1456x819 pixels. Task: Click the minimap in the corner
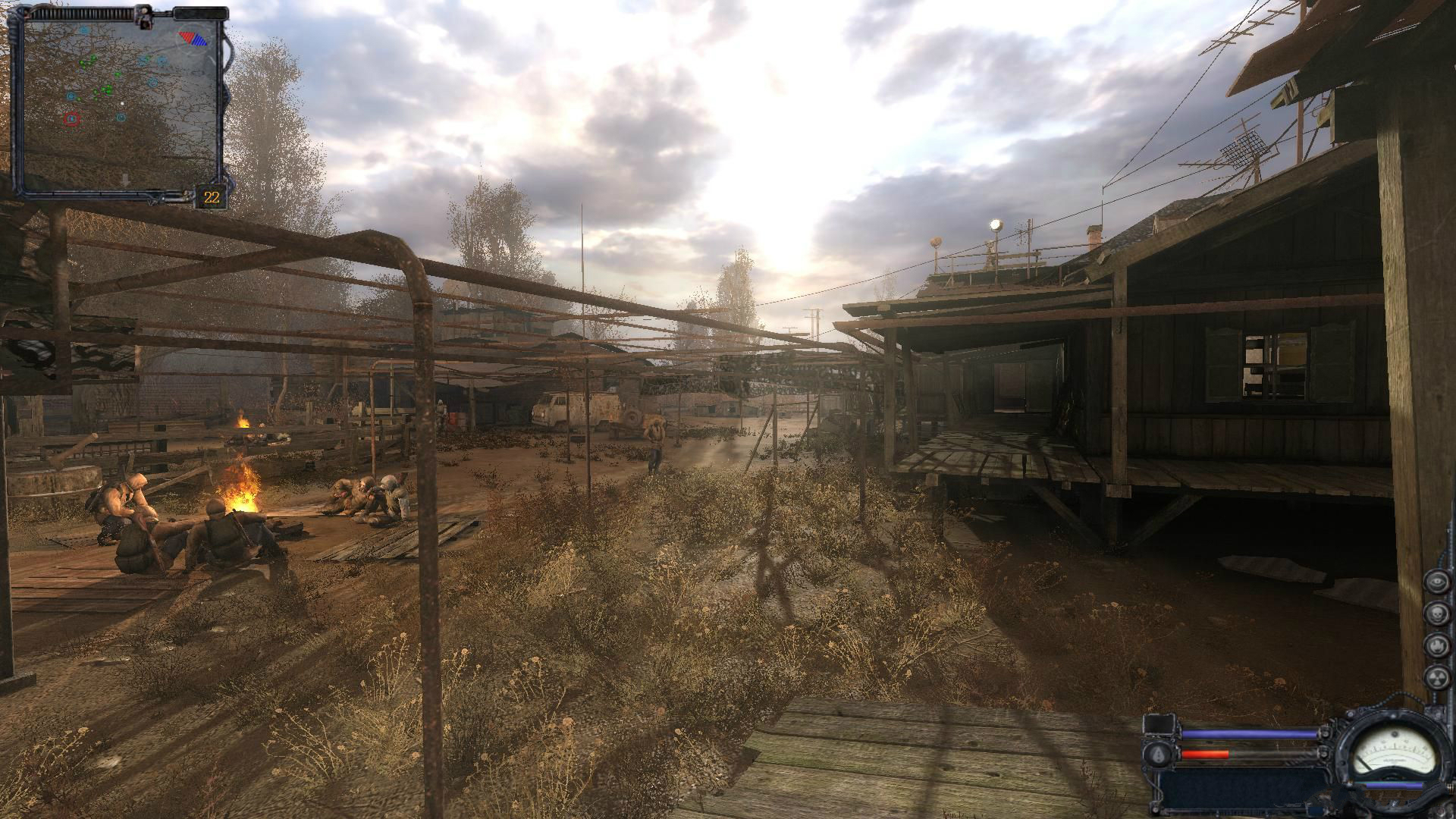coord(121,102)
